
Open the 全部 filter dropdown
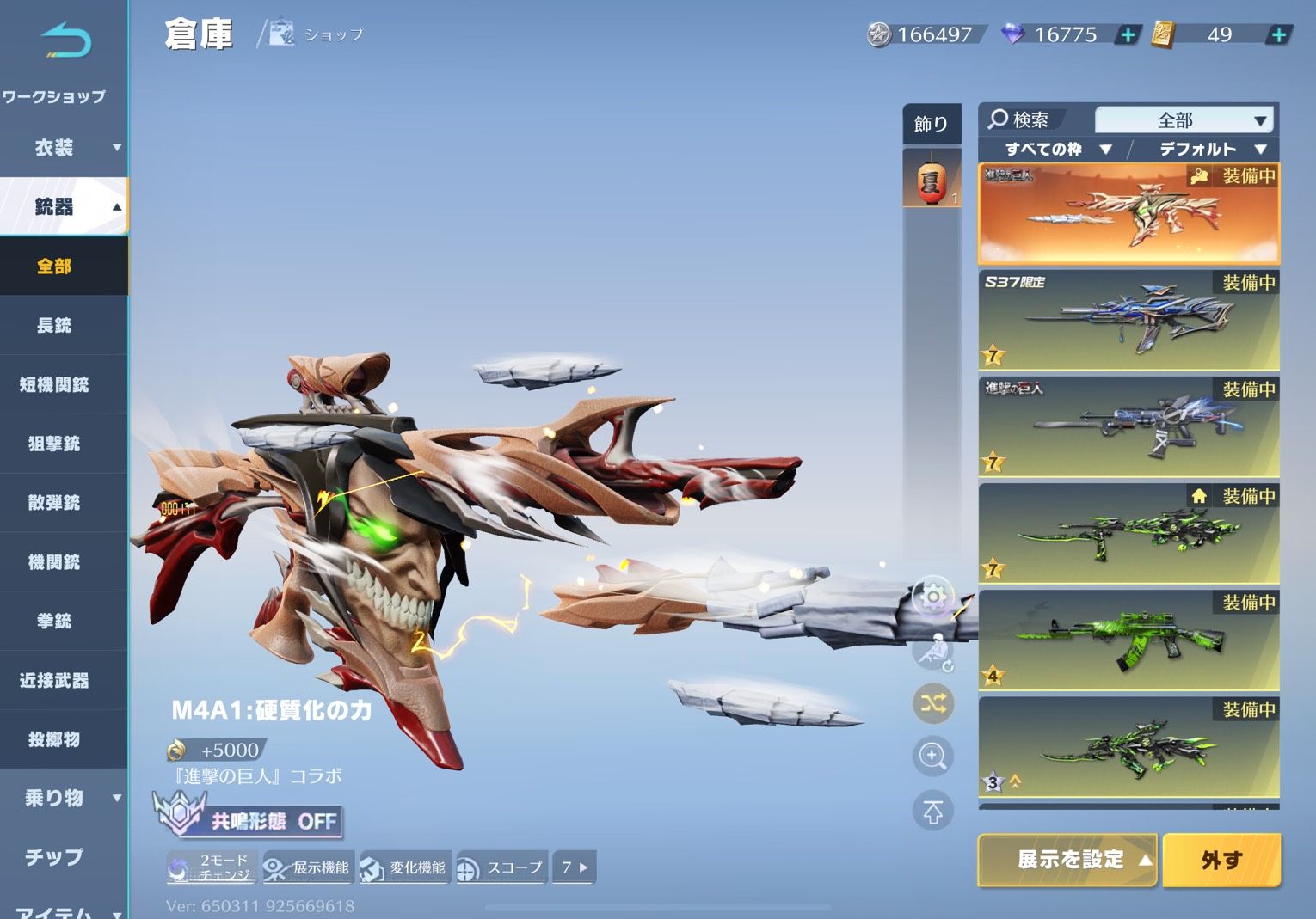click(1185, 119)
